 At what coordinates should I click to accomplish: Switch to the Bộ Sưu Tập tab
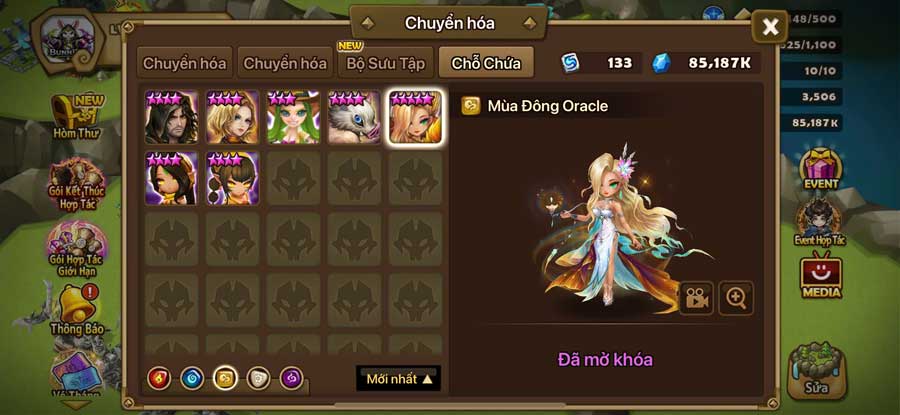pos(386,63)
